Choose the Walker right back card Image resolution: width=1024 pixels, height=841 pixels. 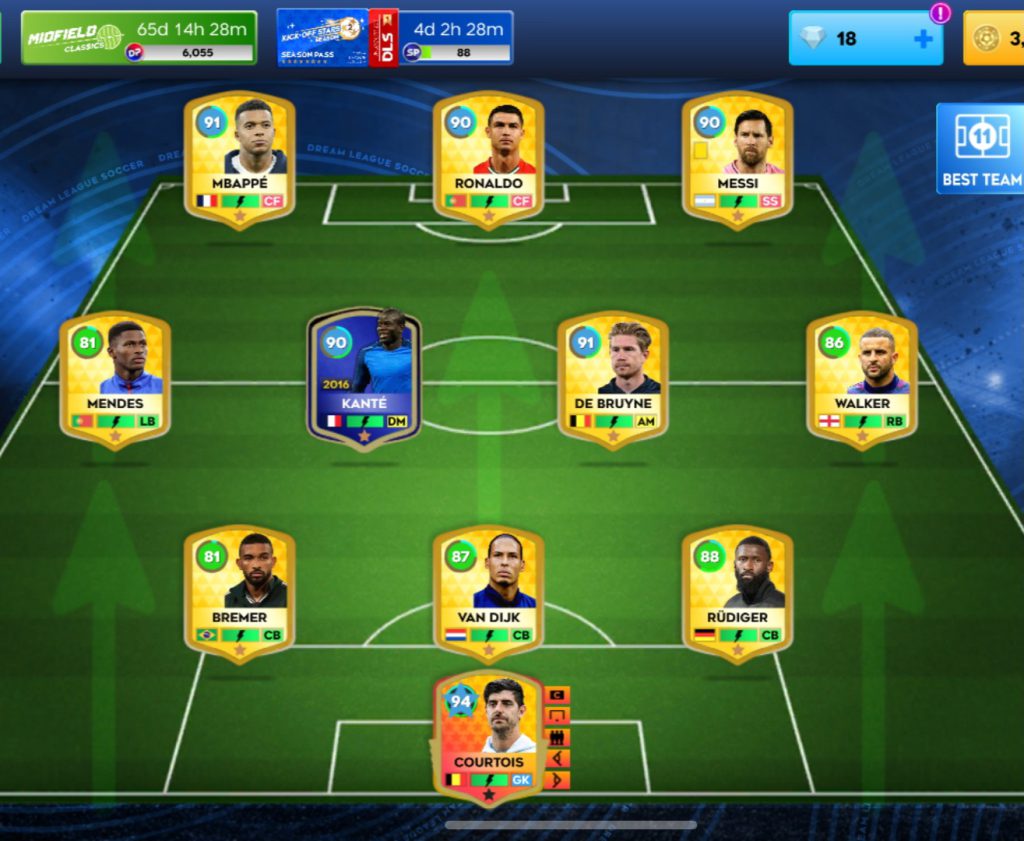[862, 380]
